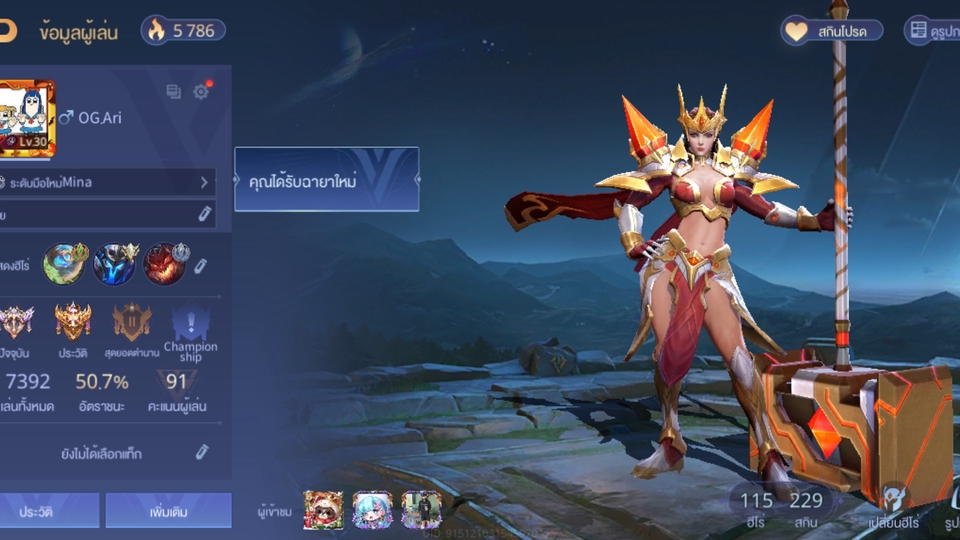
Task: Open the flame popularity counter 5 786
Action: coord(183,30)
